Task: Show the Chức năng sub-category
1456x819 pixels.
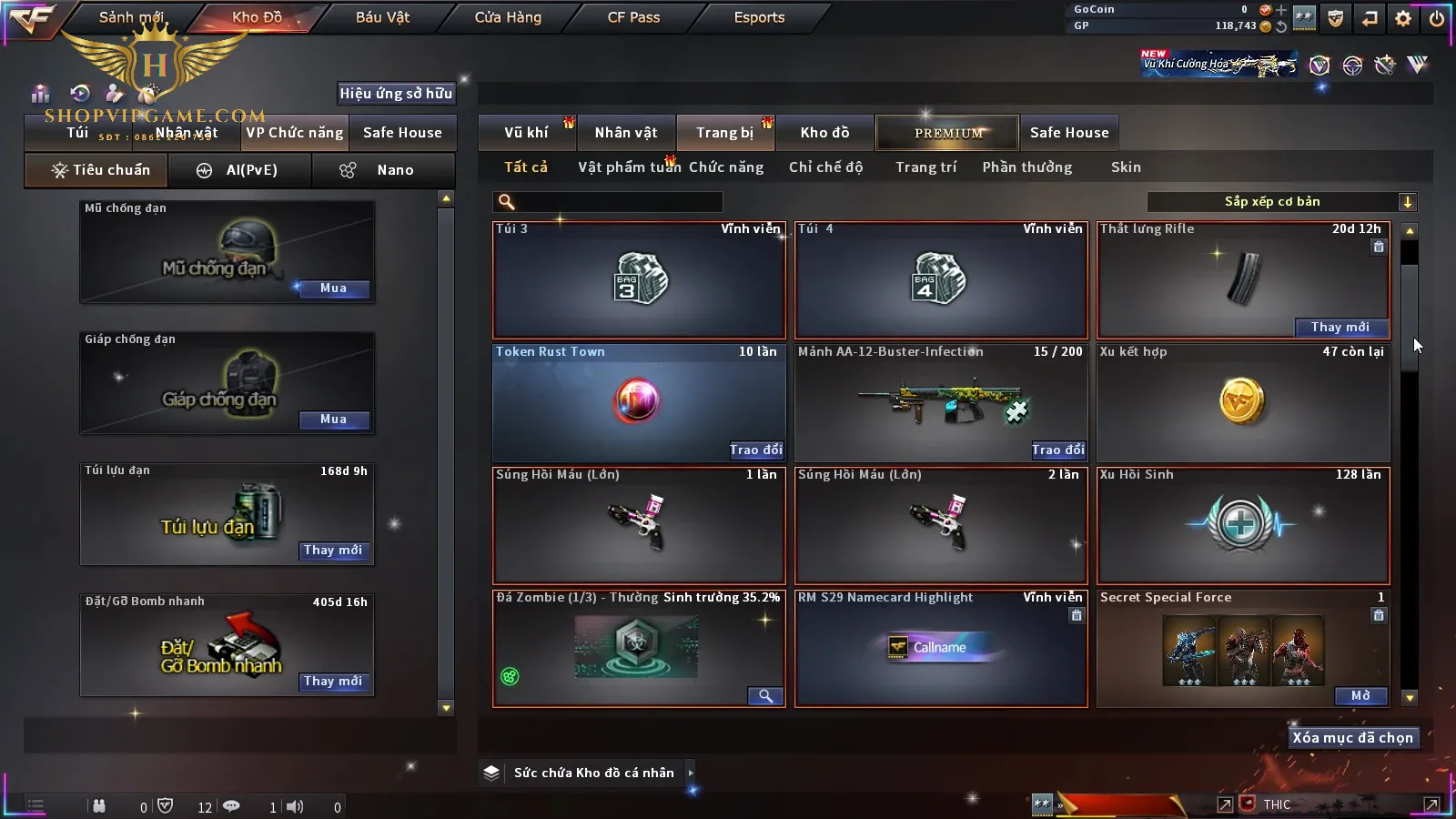Action: coord(725,167)
